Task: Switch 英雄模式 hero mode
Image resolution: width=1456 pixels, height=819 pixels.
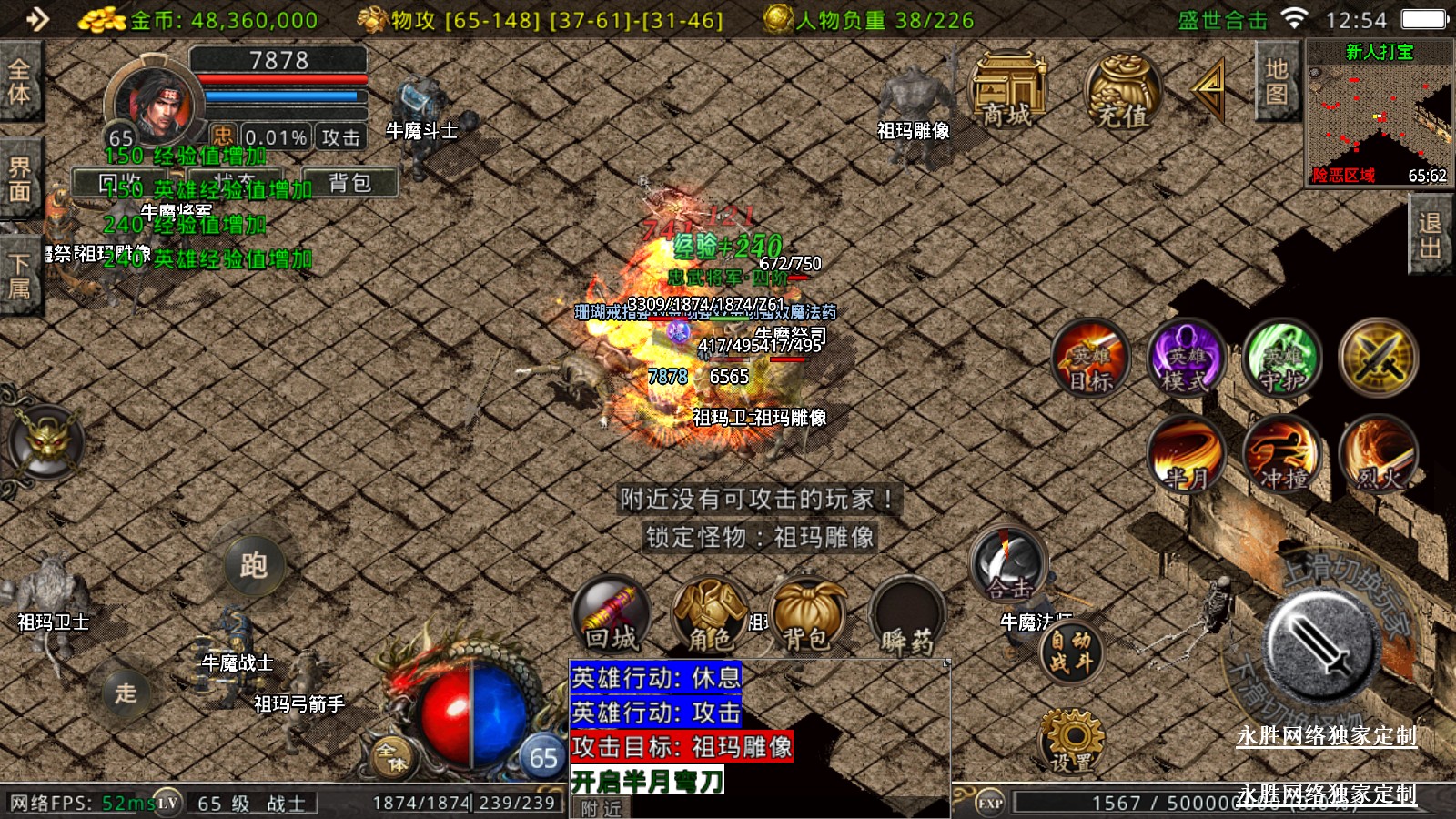Action: (x=1187, y=359)
